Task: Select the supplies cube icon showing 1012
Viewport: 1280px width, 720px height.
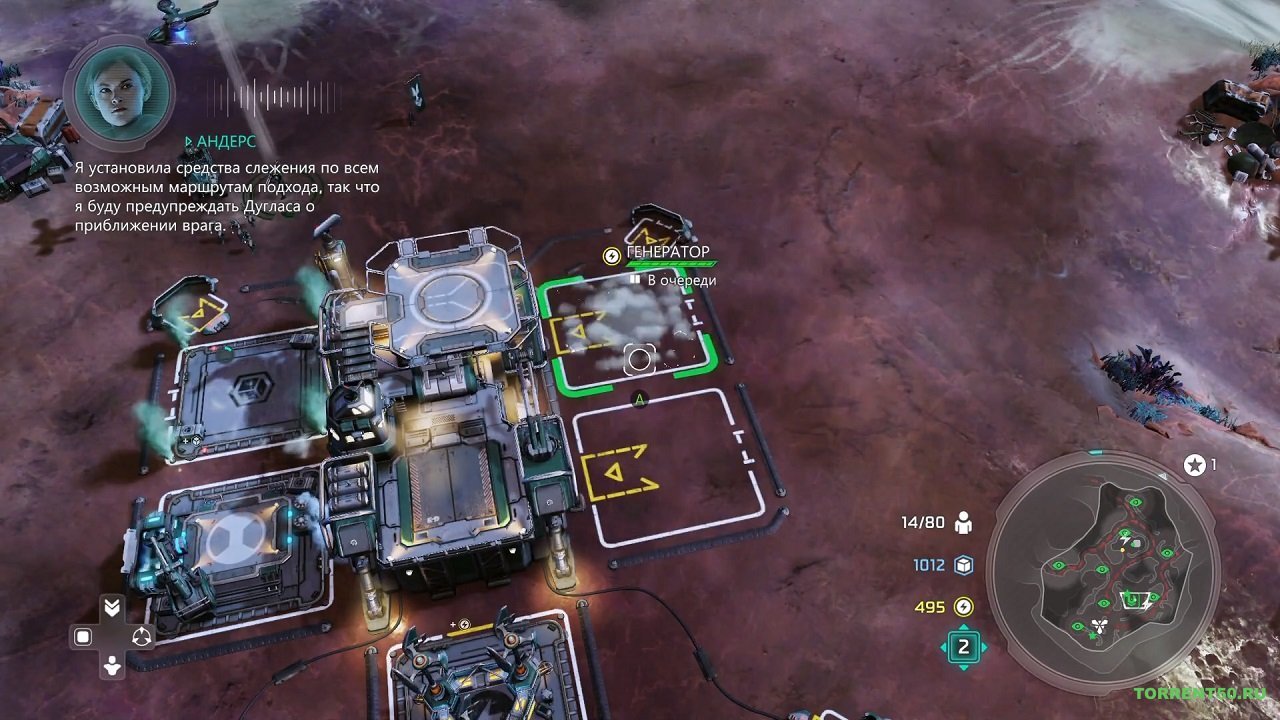Action: (x=963, y=566)
